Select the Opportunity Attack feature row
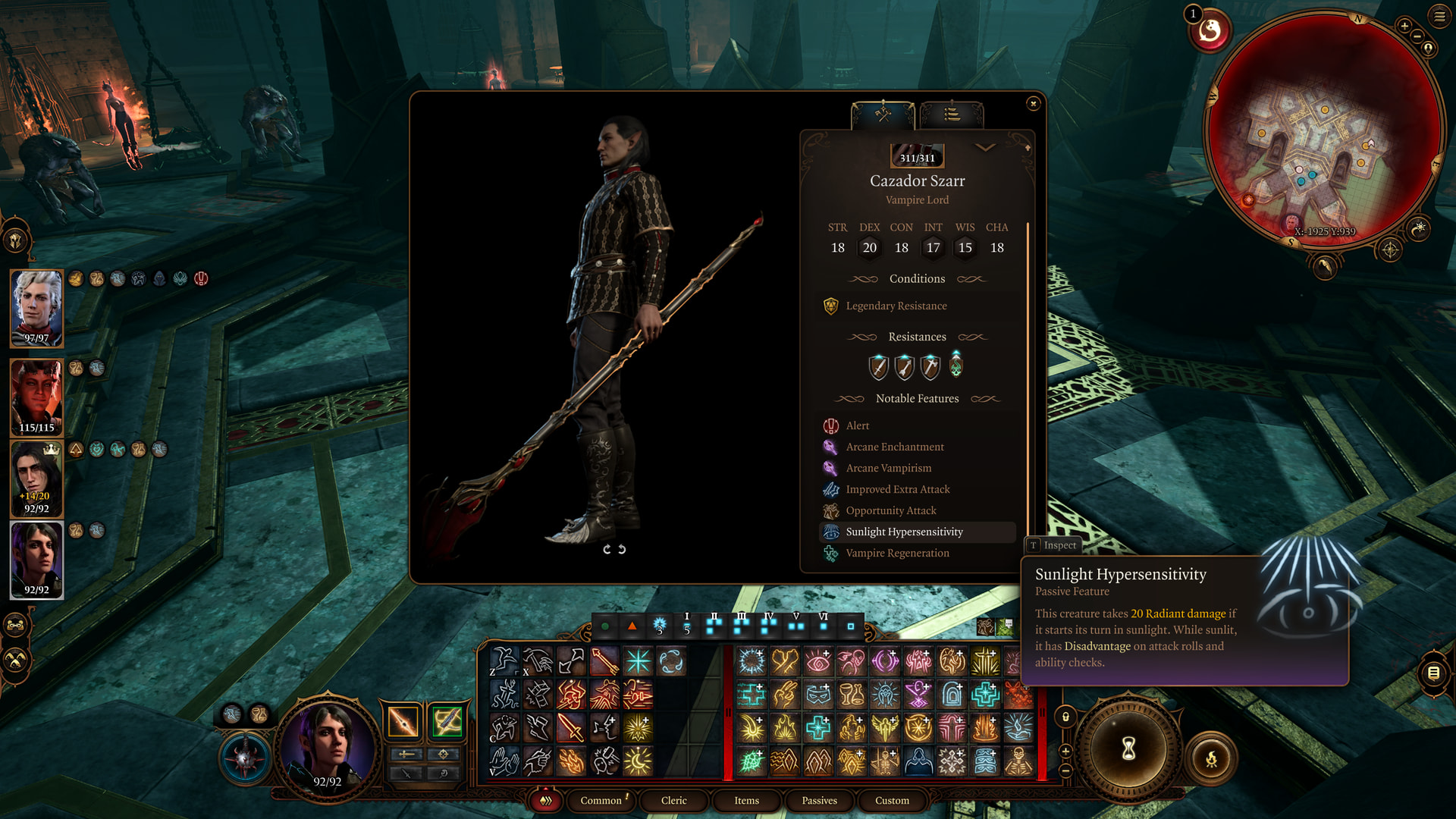This screenshot has width=1456, height=819. (890, 511)
